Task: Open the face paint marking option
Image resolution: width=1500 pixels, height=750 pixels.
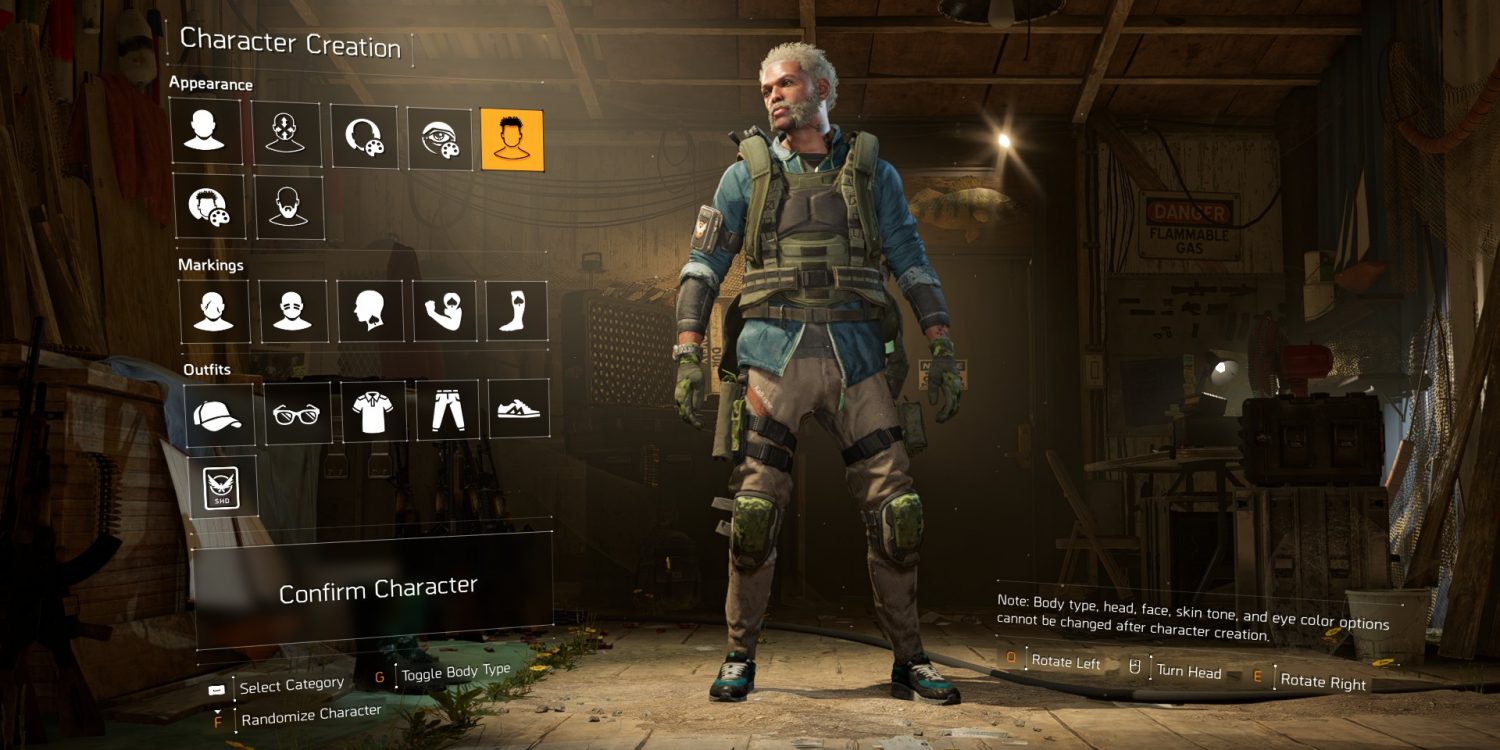Action: (x=293, y=311)
